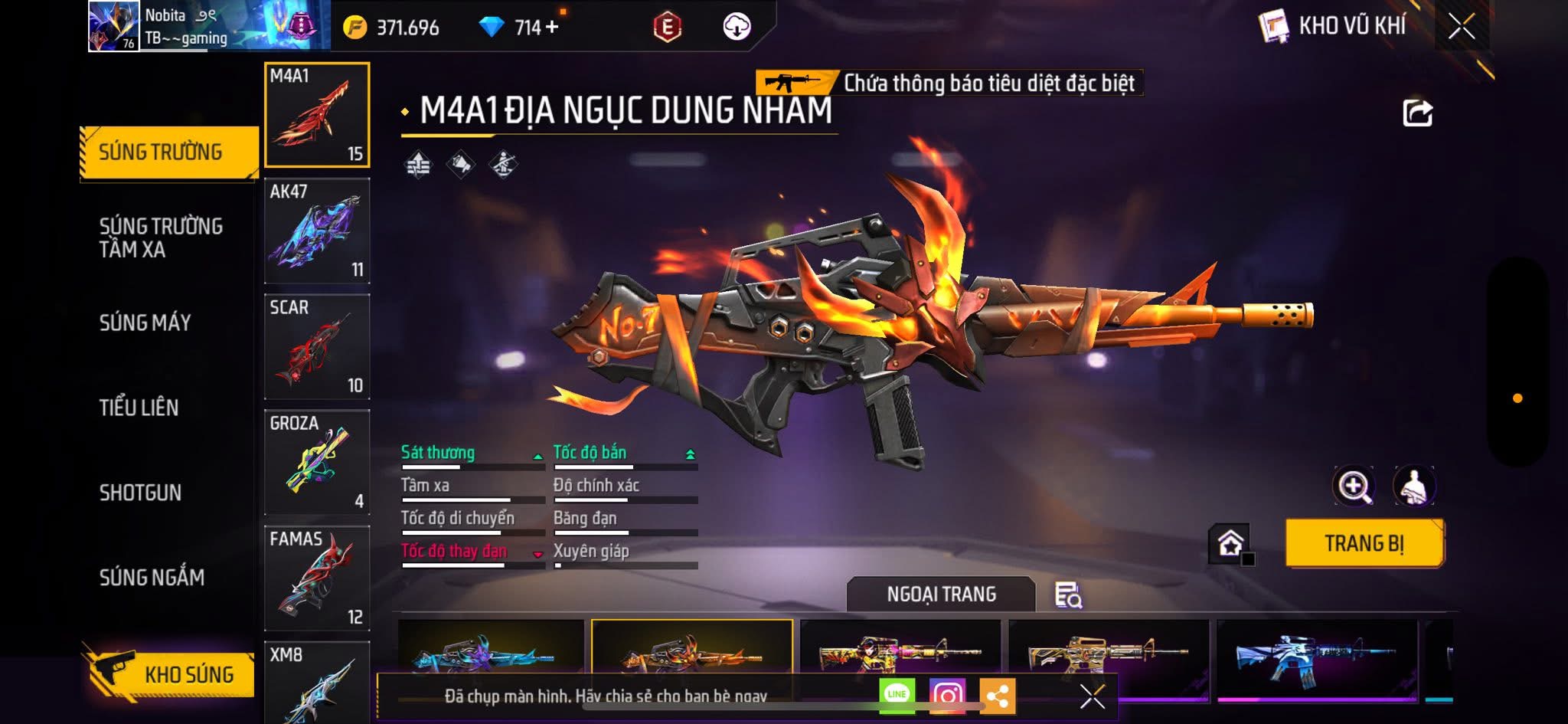Share screenshot to Instagram
This screenshot has width=1568, height=724.
(947, 696)
